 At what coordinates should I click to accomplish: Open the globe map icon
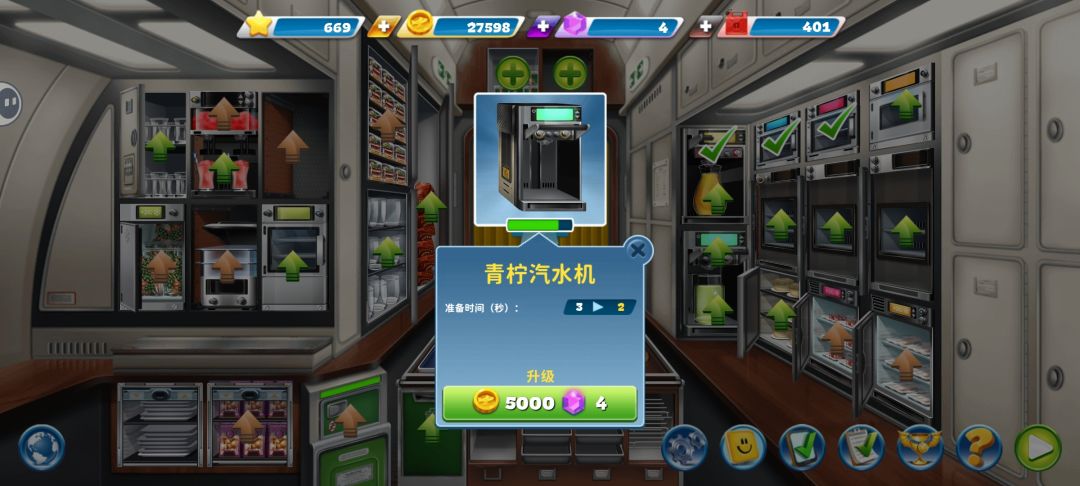coord(42,447)
